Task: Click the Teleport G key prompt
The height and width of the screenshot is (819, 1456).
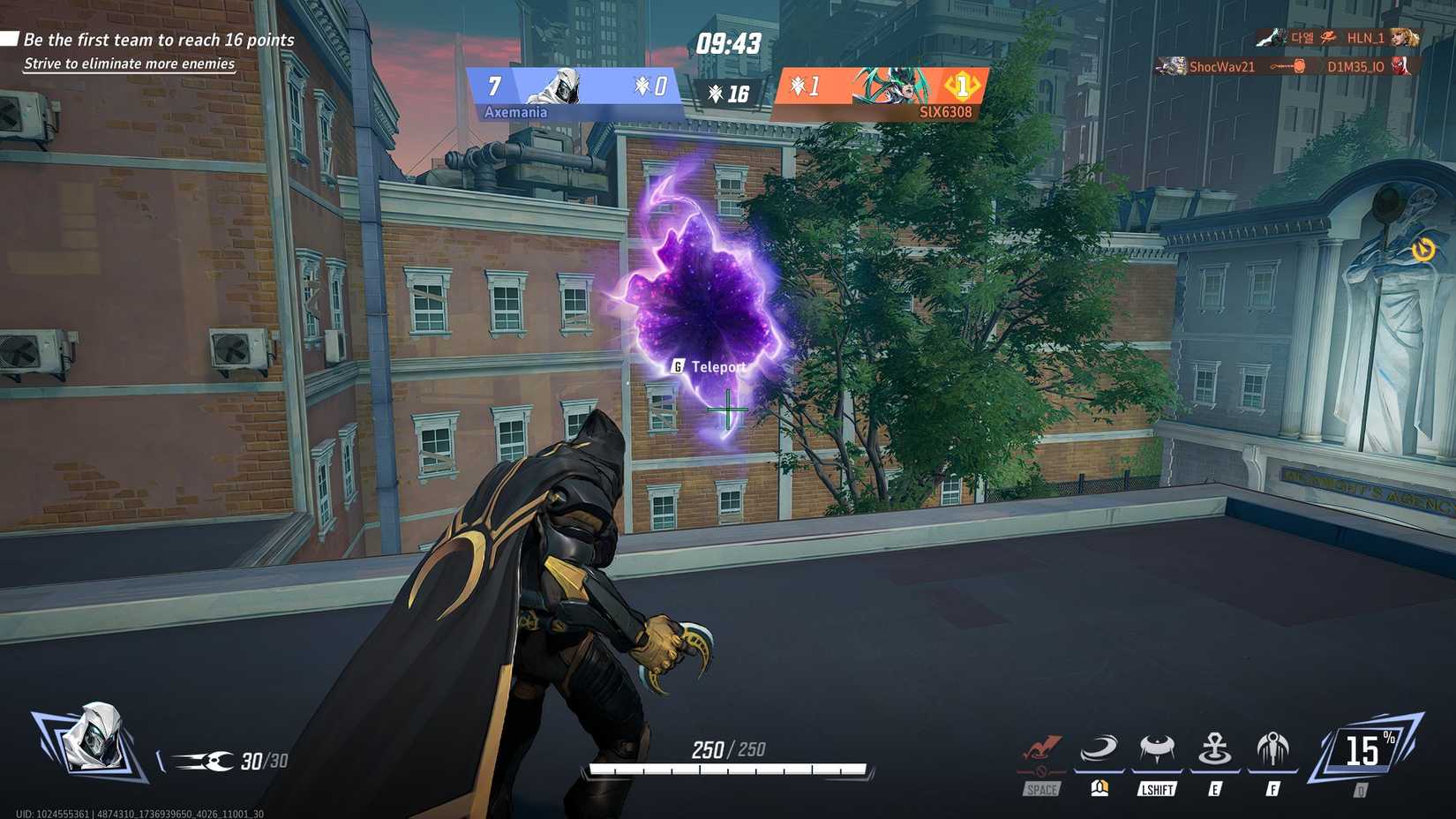Action: 678,364
